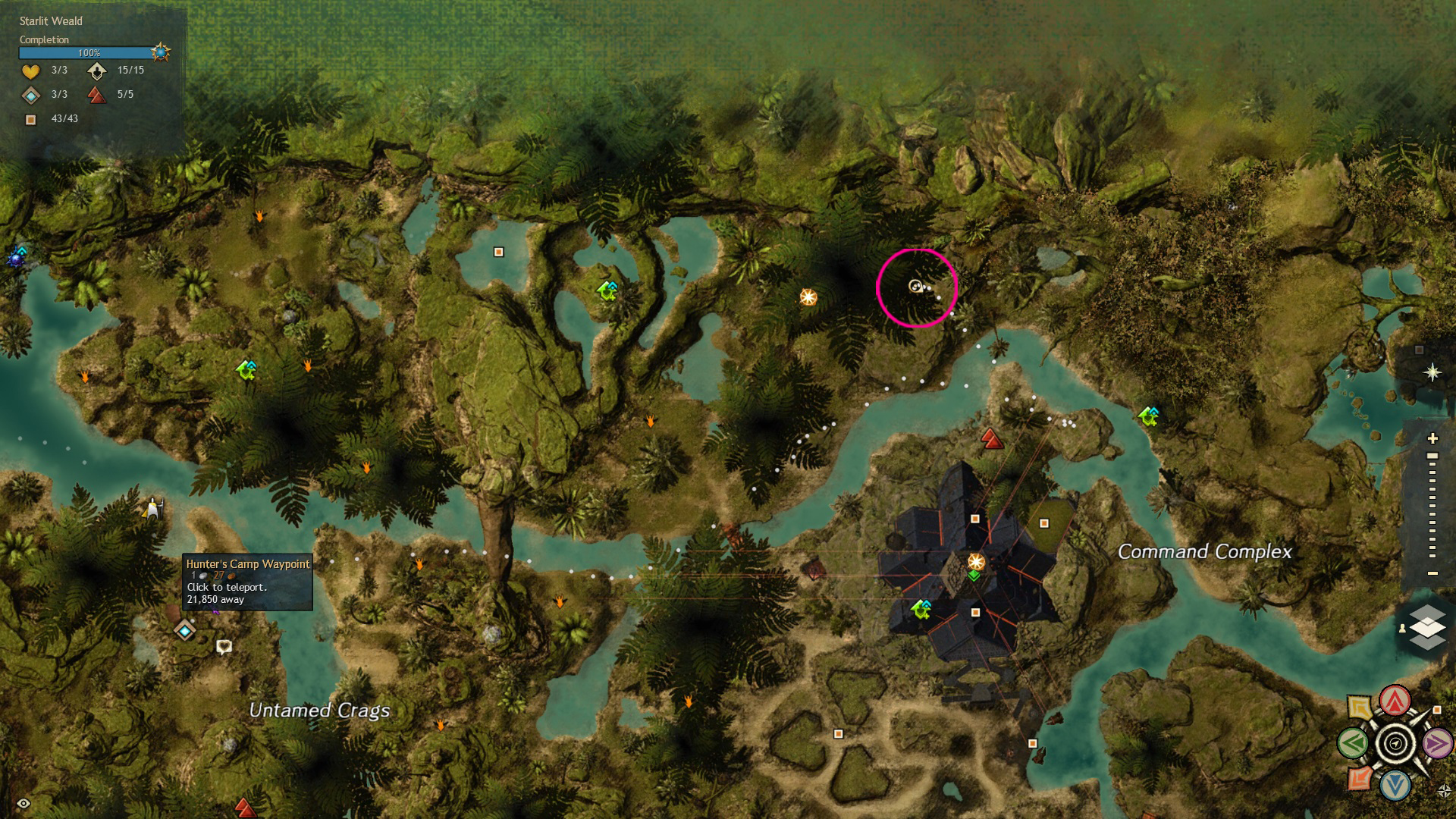
Task: Select the white scout figure map marker
Action: [x=153, y=507]
